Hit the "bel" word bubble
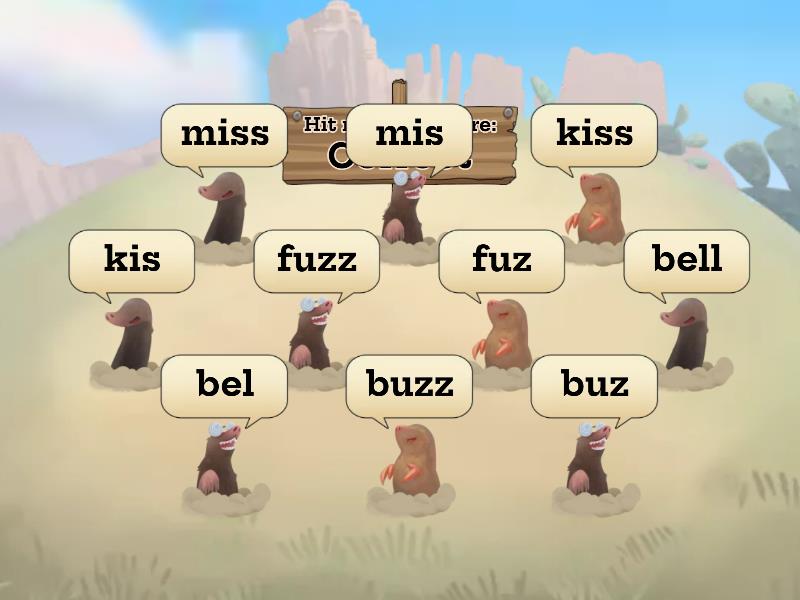 click(224, 384)
